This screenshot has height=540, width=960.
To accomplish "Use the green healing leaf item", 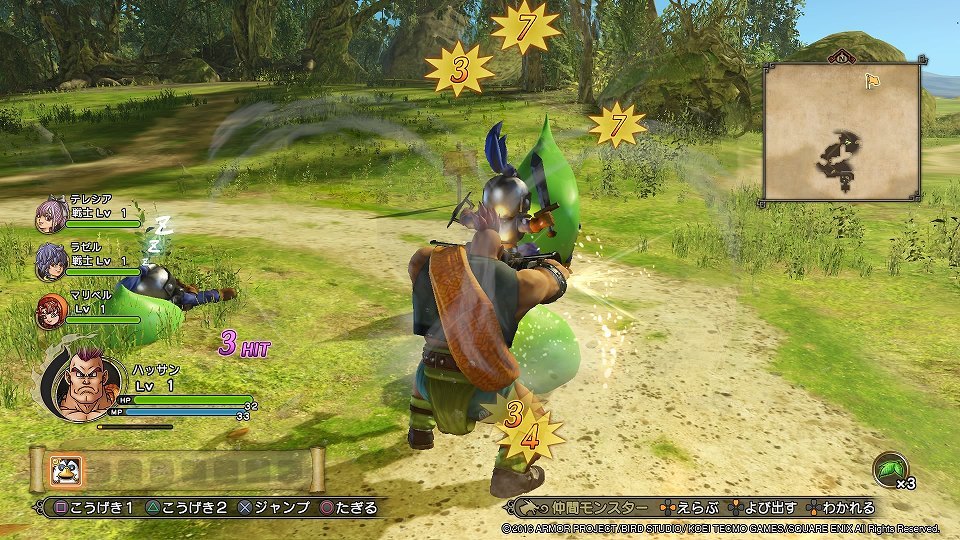I will [888, 468].
